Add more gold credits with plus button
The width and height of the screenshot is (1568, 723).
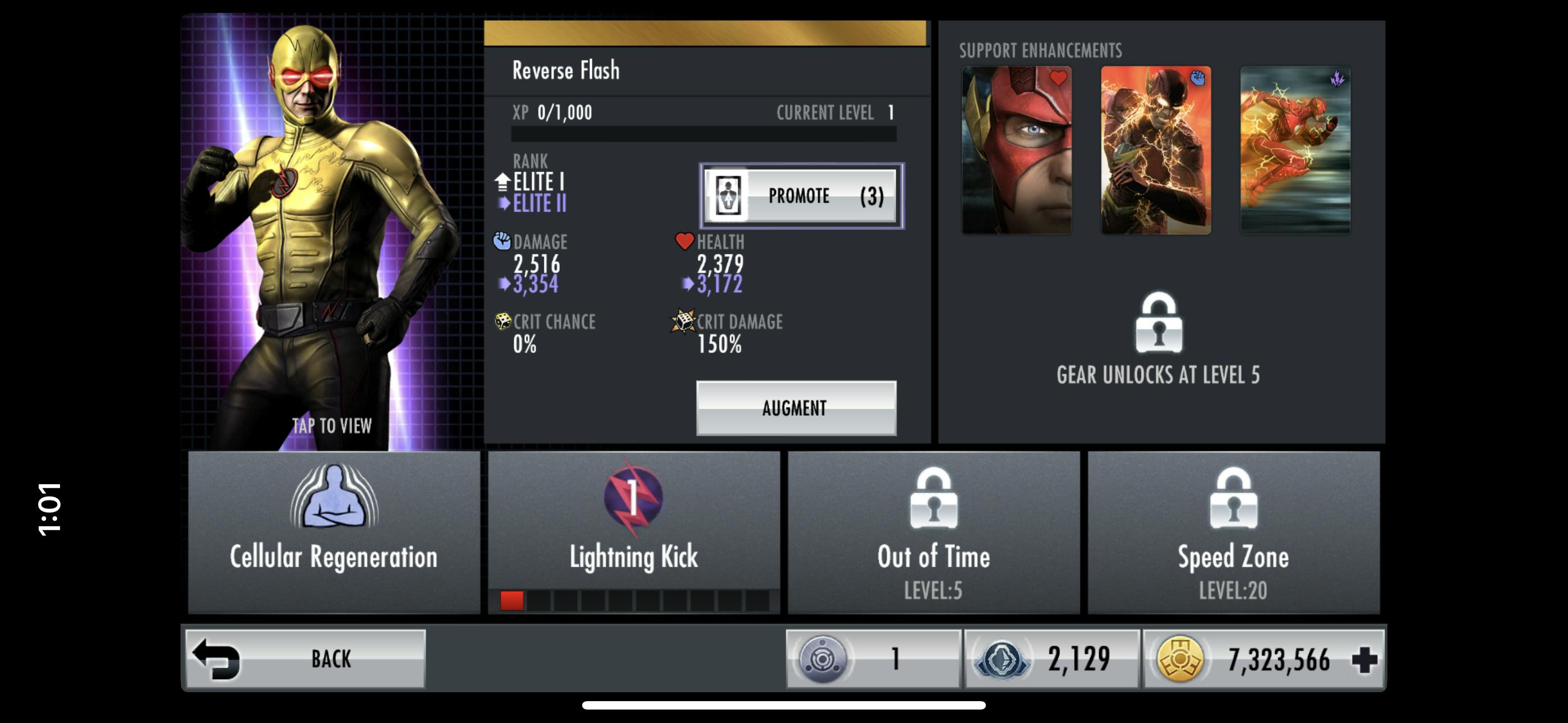[1364, 659]
